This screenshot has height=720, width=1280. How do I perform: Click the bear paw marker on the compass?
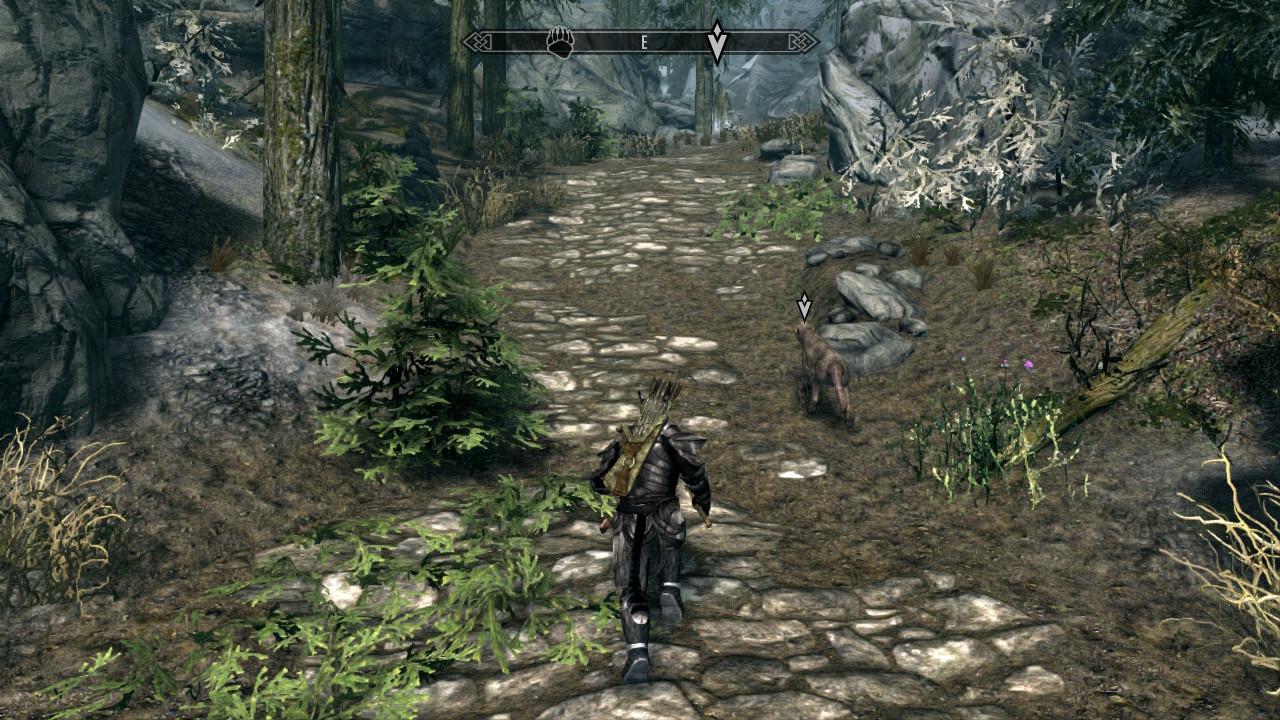tap(560, 42)
